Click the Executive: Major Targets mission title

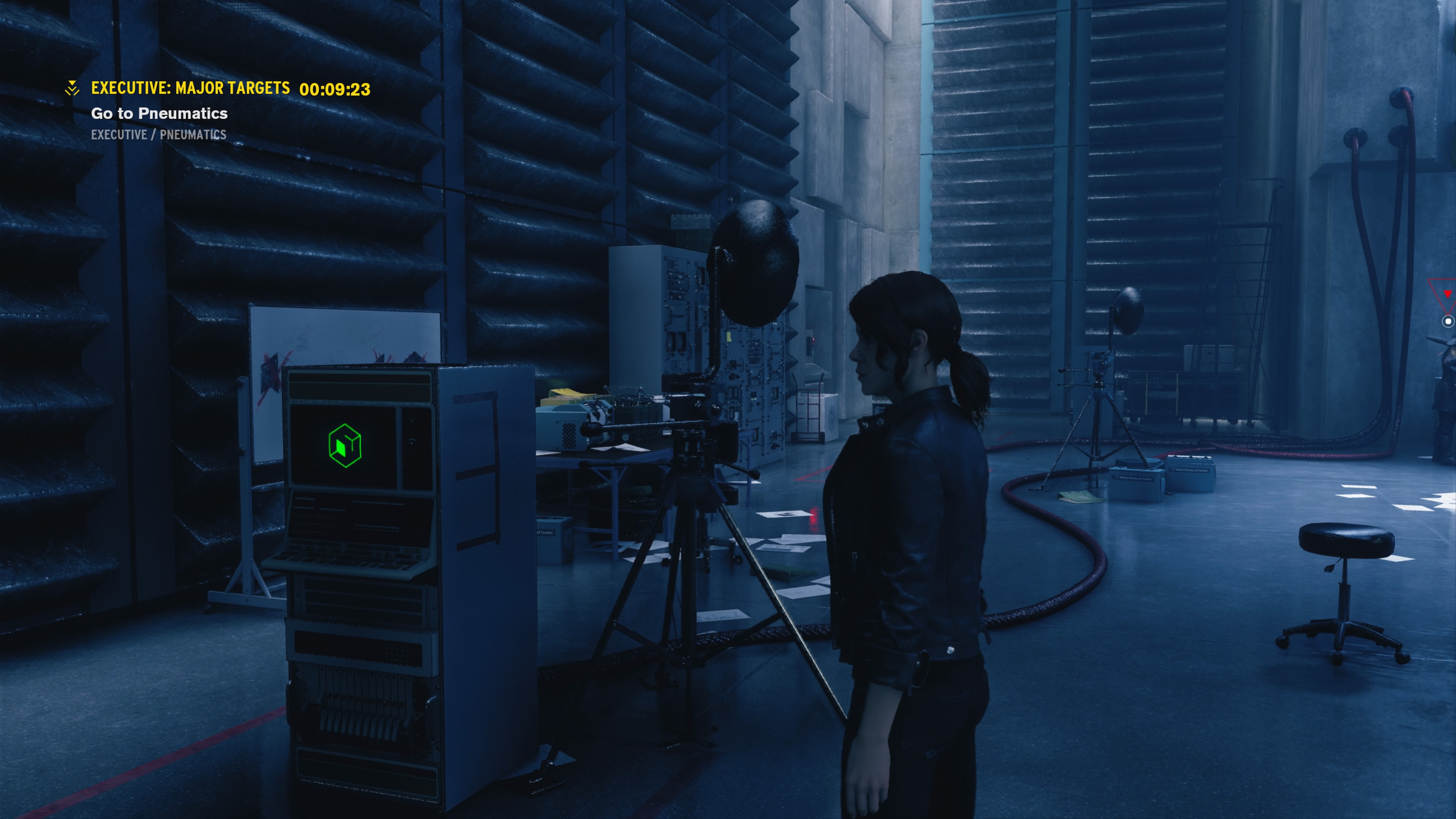pos(190,88)
